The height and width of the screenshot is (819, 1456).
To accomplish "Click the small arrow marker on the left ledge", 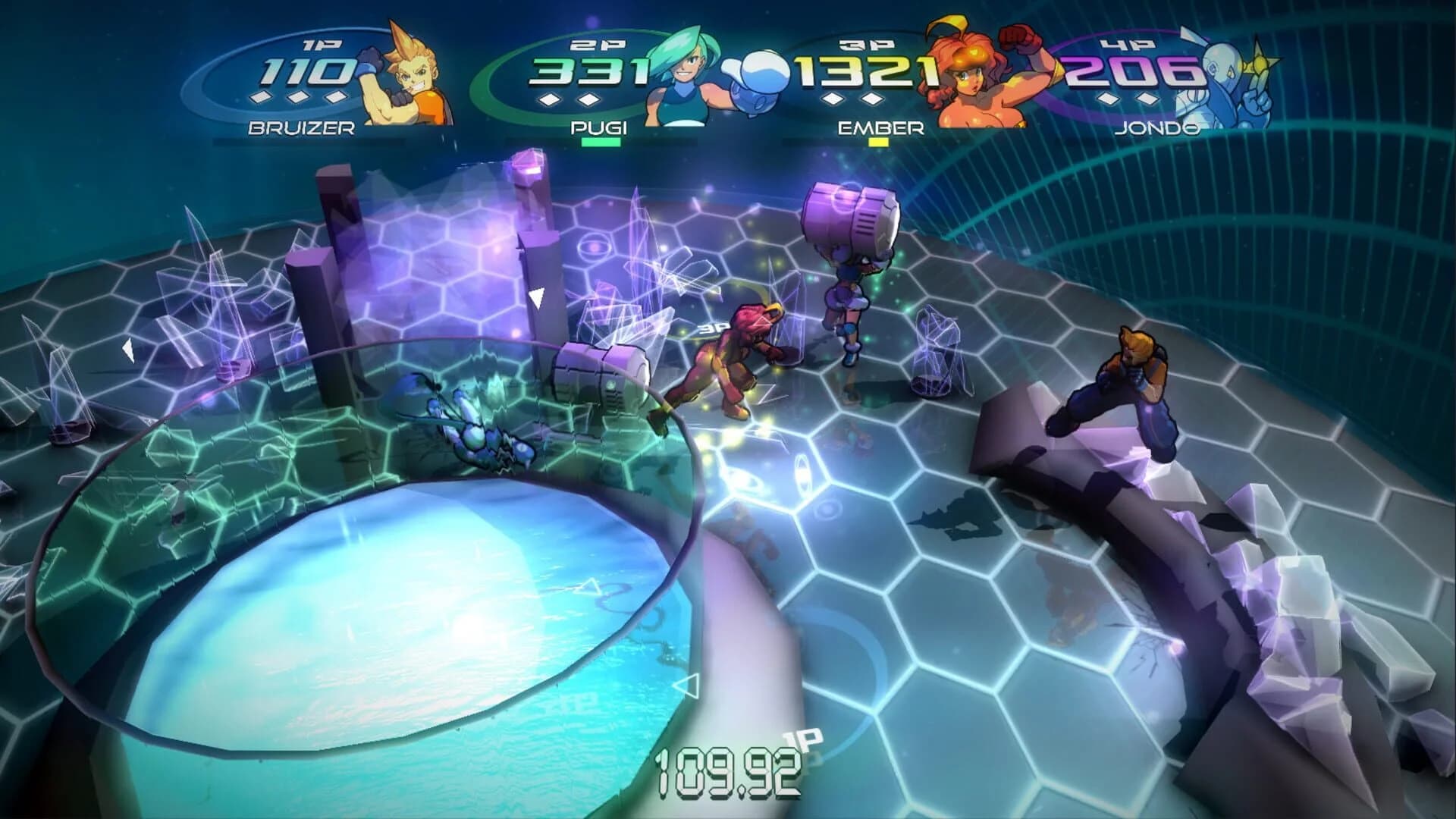I will (x=129, y=349).
